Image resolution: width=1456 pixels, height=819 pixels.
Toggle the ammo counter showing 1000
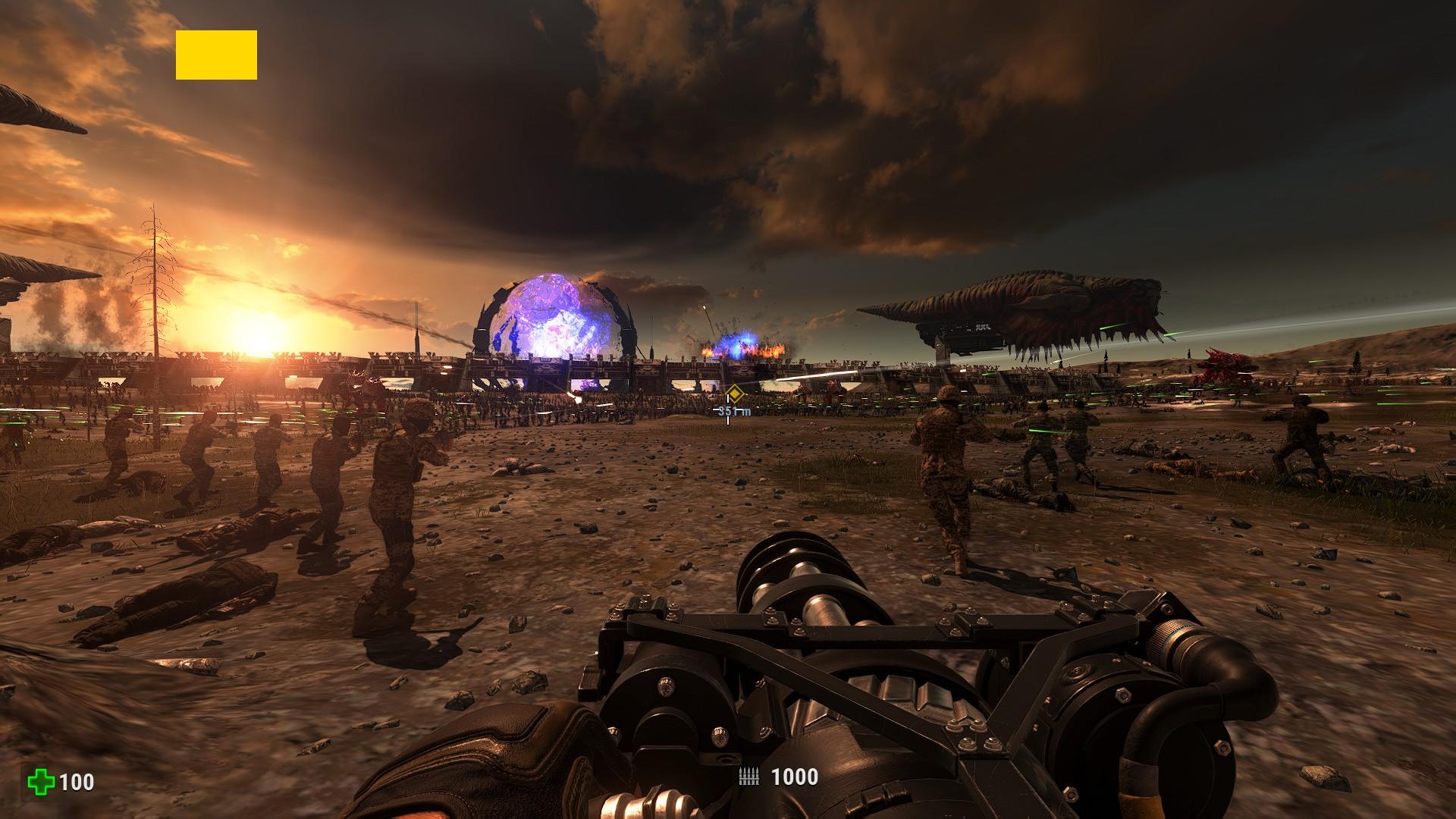[x=791, y=775]
